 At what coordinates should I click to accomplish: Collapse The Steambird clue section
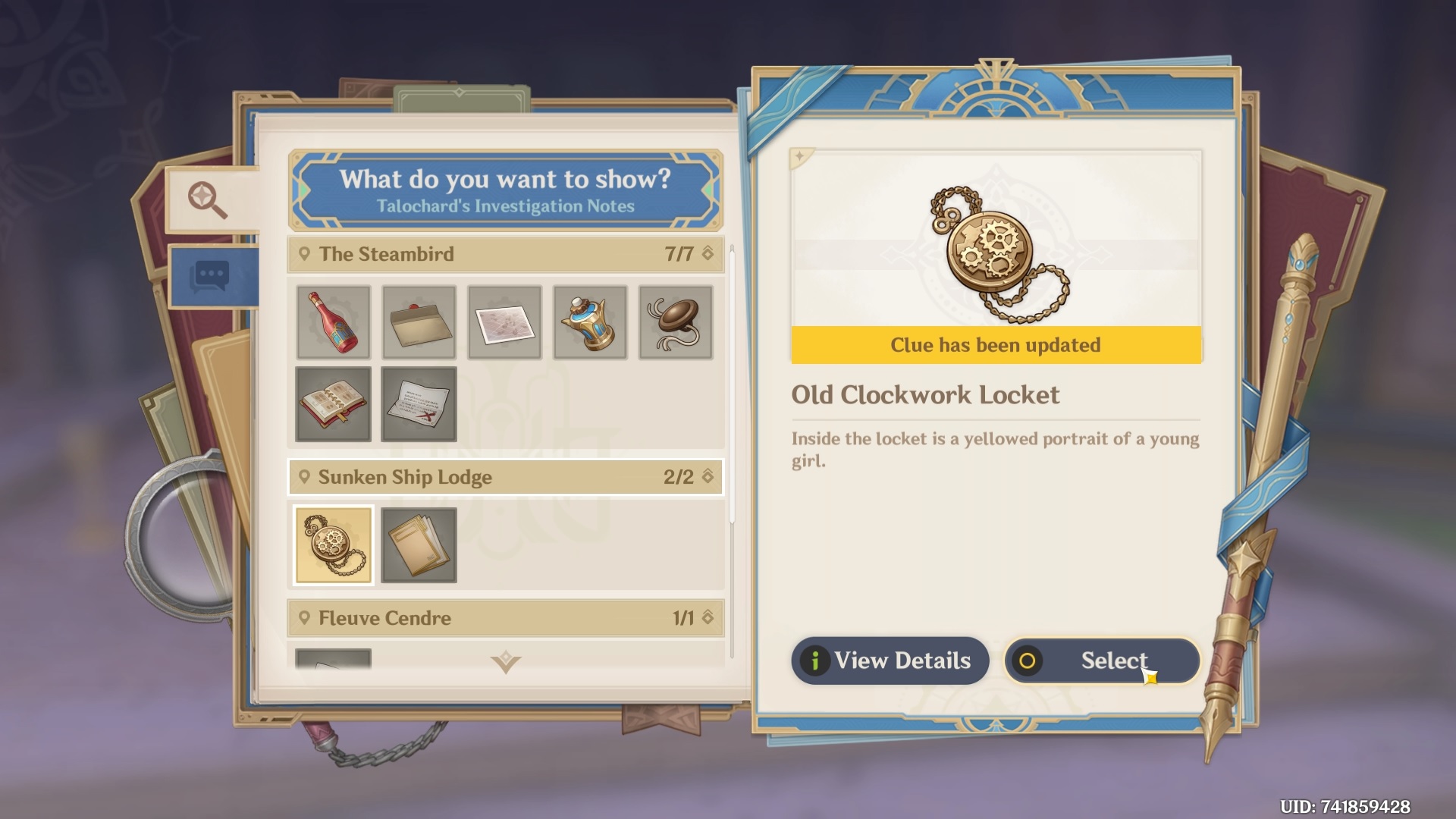click(505, 254)
